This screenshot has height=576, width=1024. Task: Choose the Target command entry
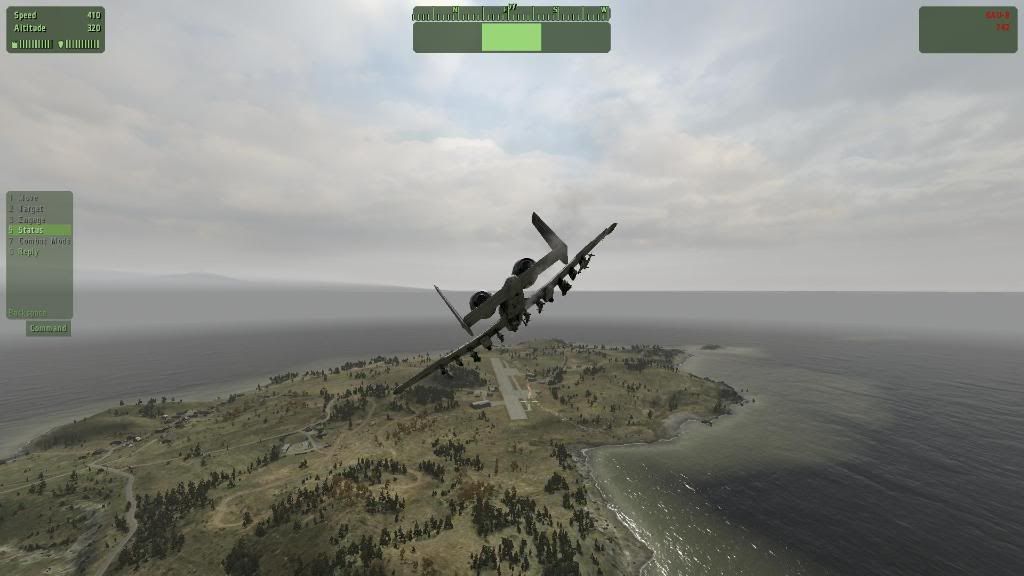pyautogui.click(x=31, y=209)
